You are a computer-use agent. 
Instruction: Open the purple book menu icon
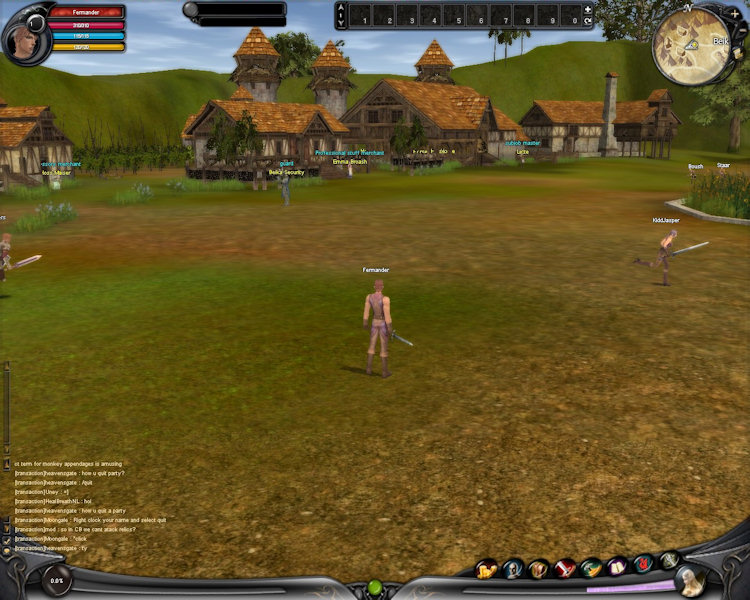tap(617, 568)
